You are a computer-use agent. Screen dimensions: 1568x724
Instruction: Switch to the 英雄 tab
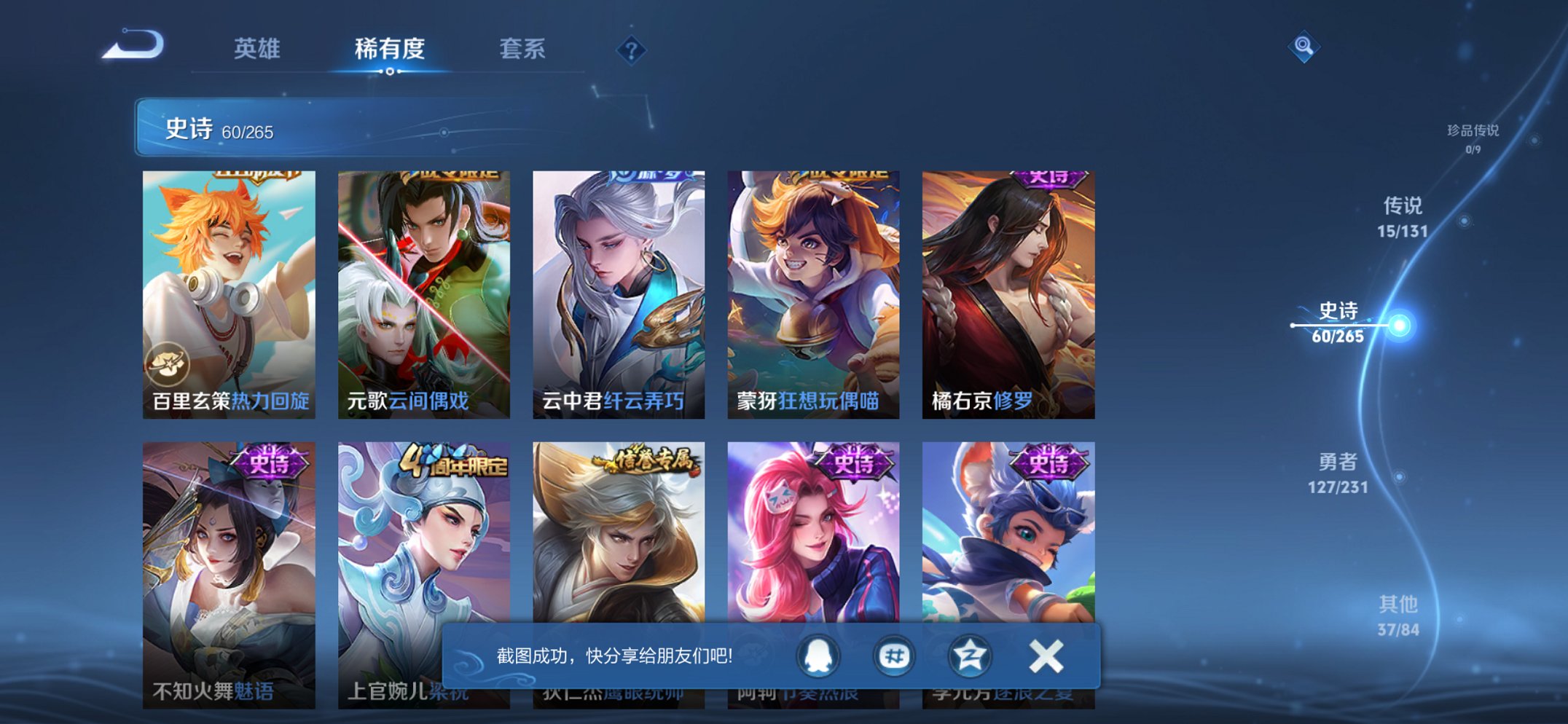(259, 49)
